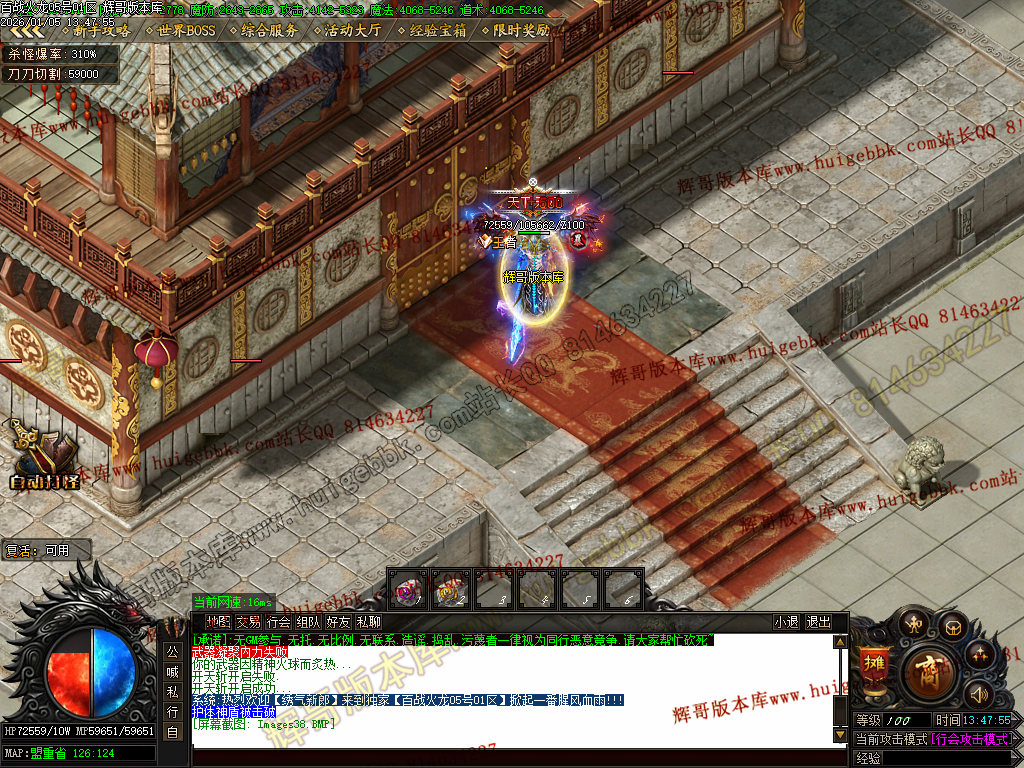Screen dimensions: 1024x768
Task: Open the 商 shop round button
Action: (x=929, y=672)
